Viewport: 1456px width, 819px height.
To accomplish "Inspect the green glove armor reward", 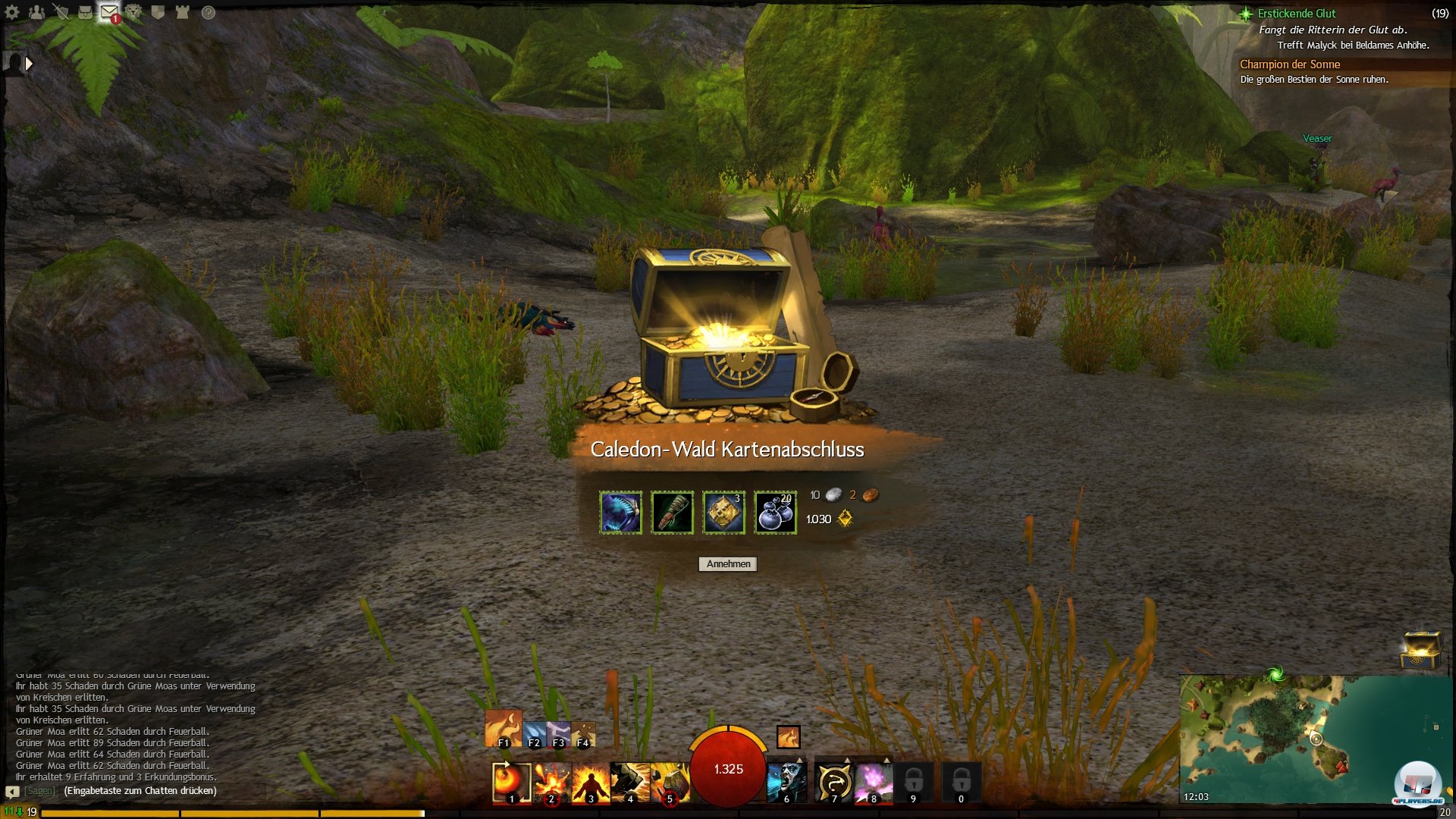I will 672,513.
